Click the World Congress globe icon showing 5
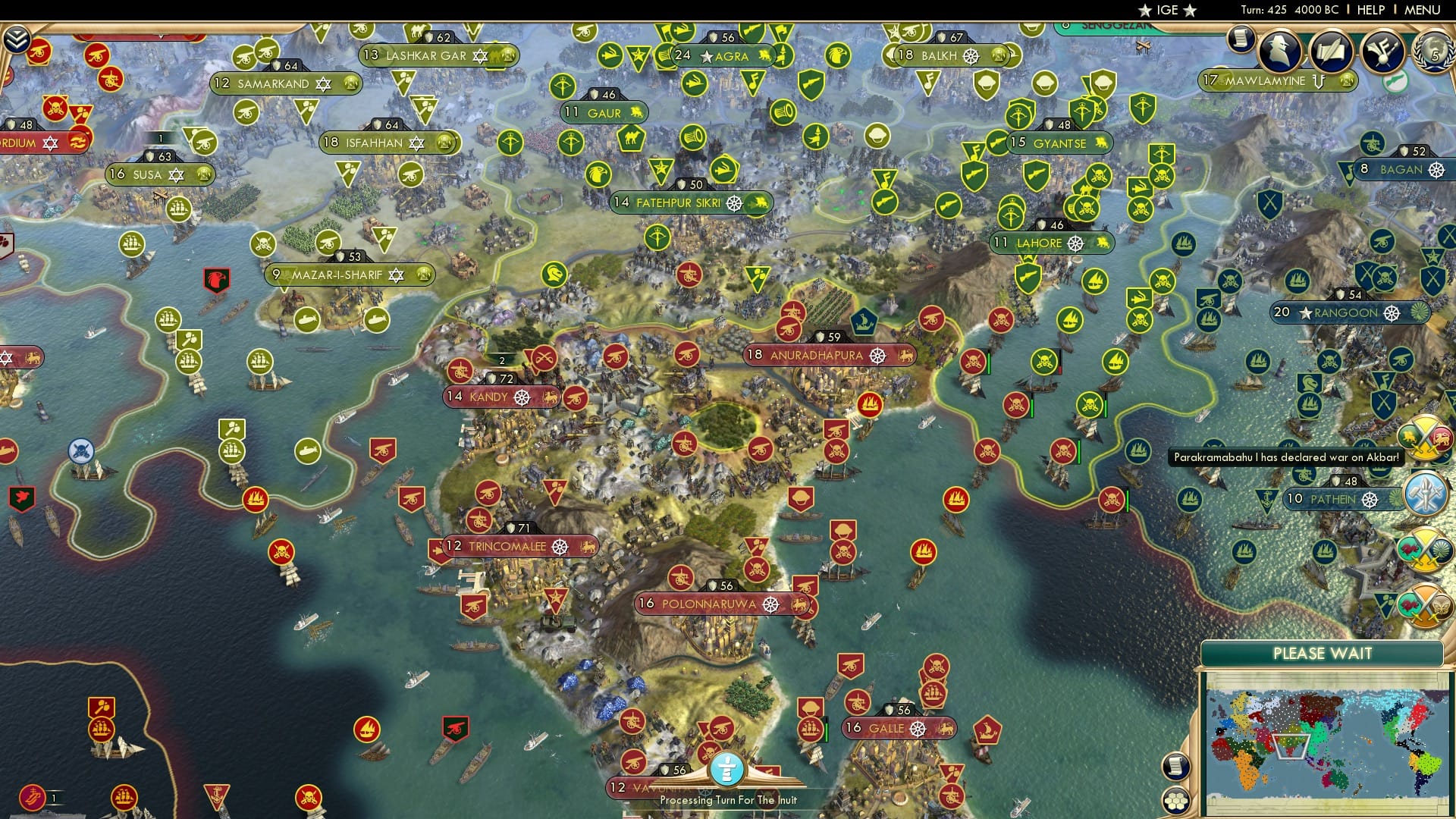 pos(1435,53)
